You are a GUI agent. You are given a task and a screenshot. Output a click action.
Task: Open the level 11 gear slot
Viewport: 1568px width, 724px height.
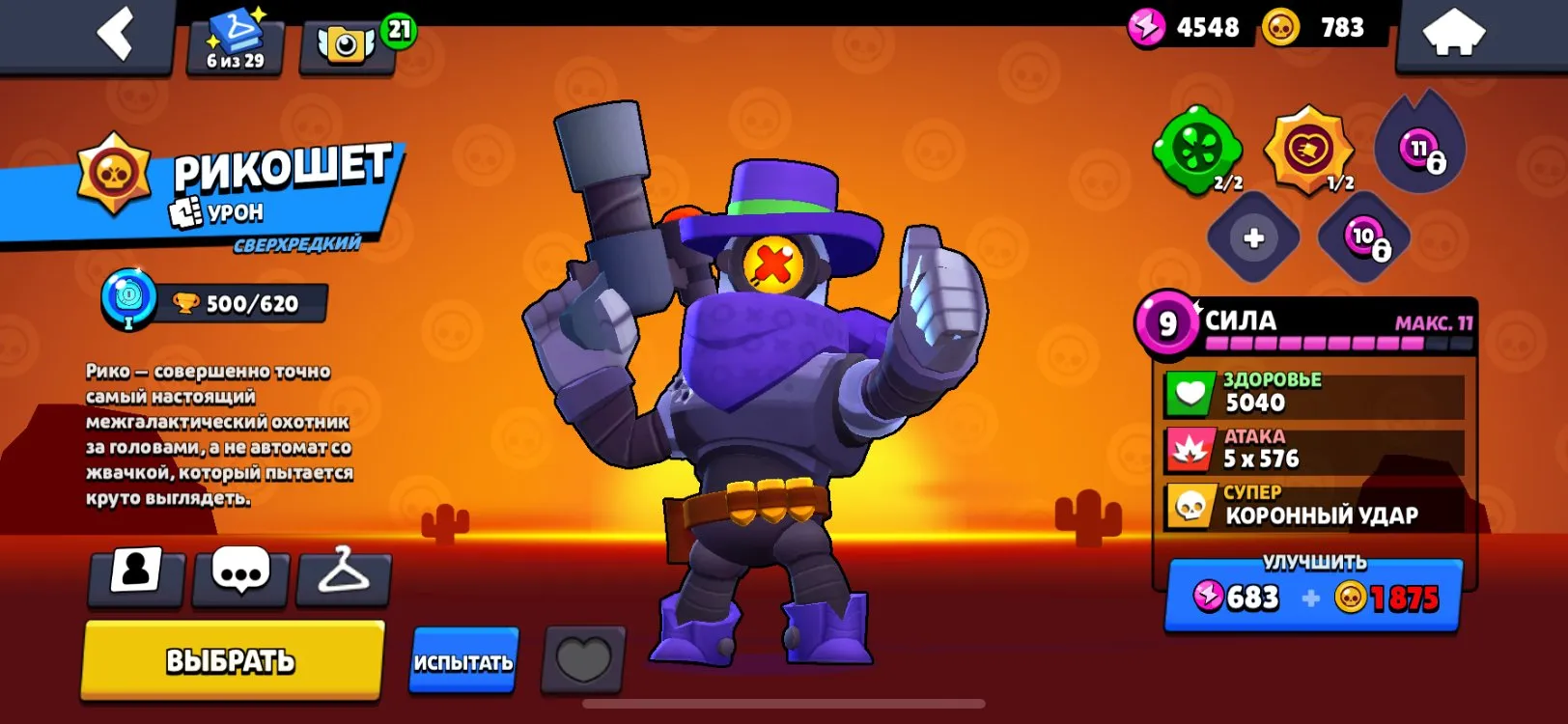1417,145
